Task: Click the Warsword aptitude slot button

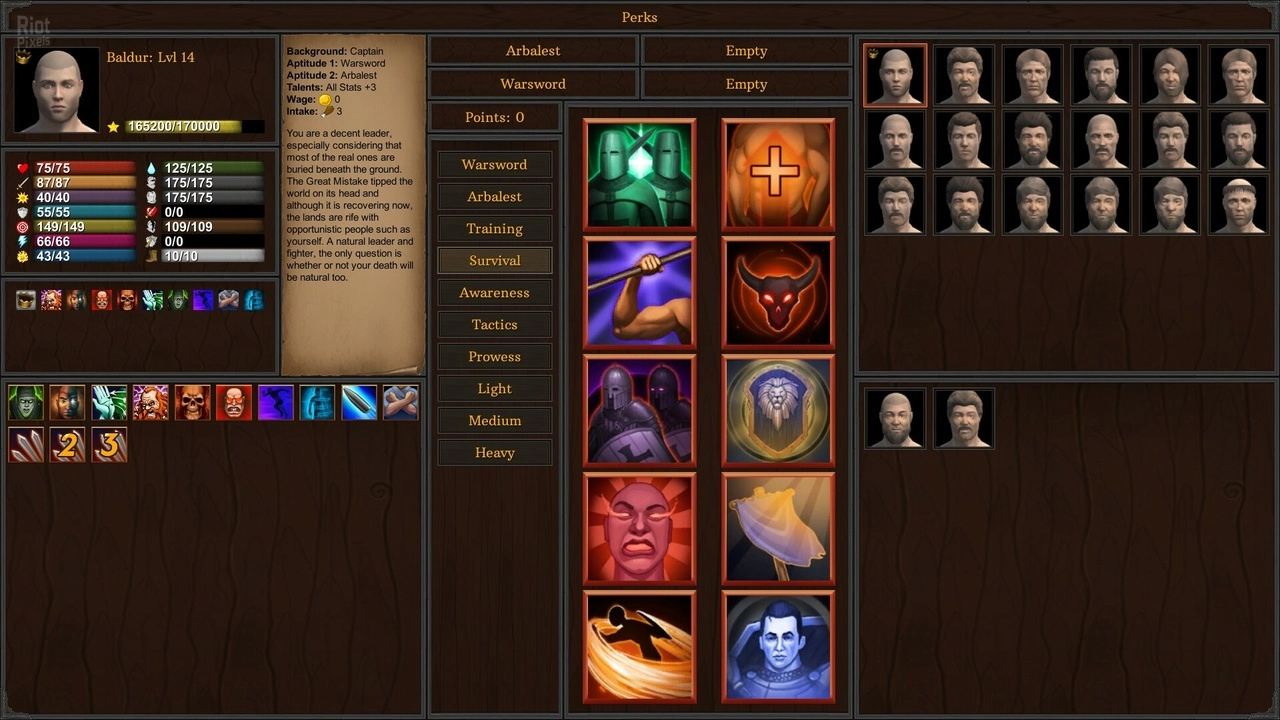Action: point(533,84)
